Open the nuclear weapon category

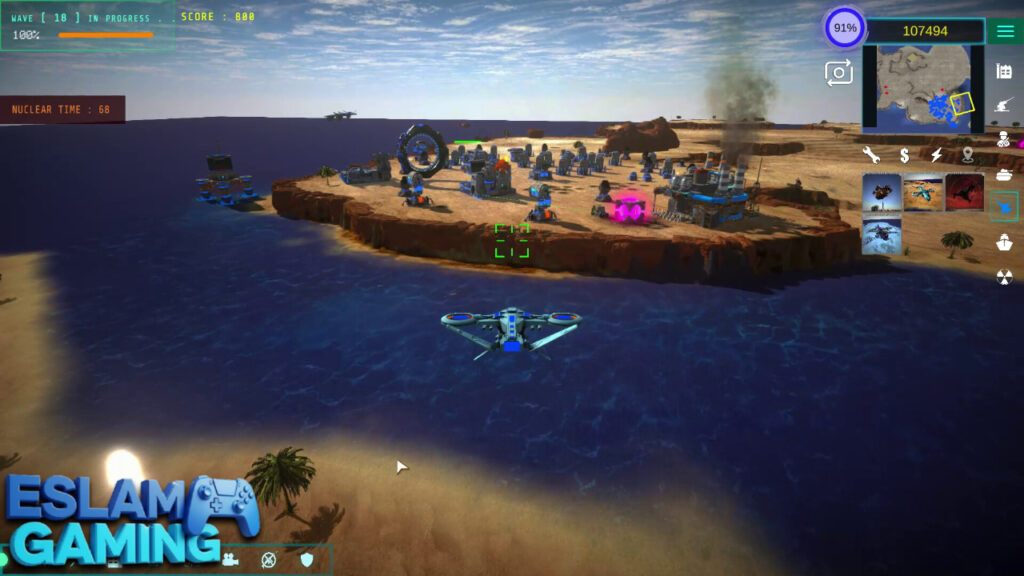(x=1004, y=277)
